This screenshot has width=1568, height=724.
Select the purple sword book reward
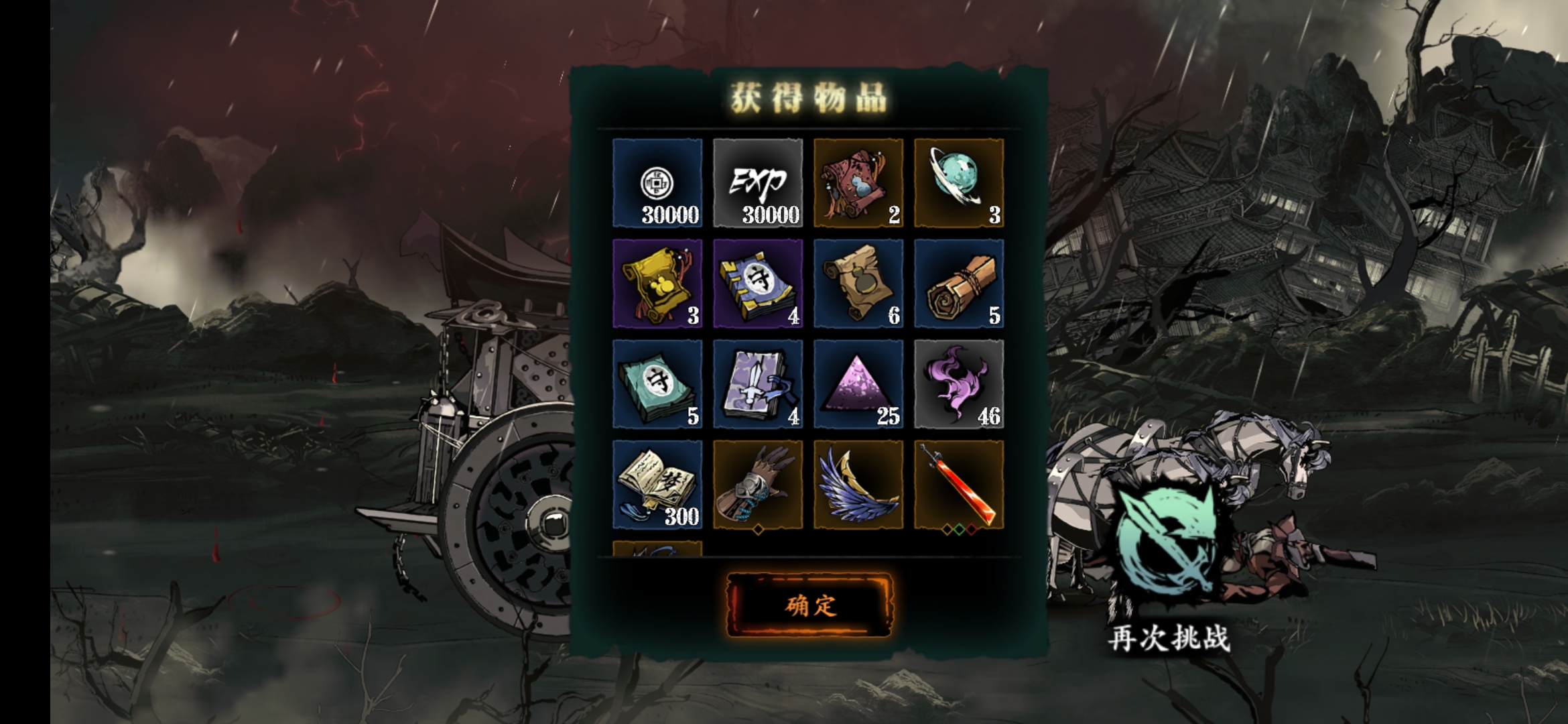pos(758,384)
